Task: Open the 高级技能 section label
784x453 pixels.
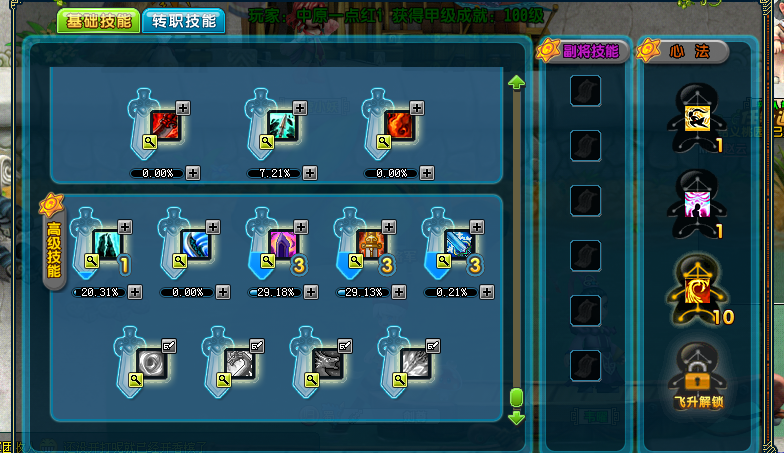Action: (53, 245)
